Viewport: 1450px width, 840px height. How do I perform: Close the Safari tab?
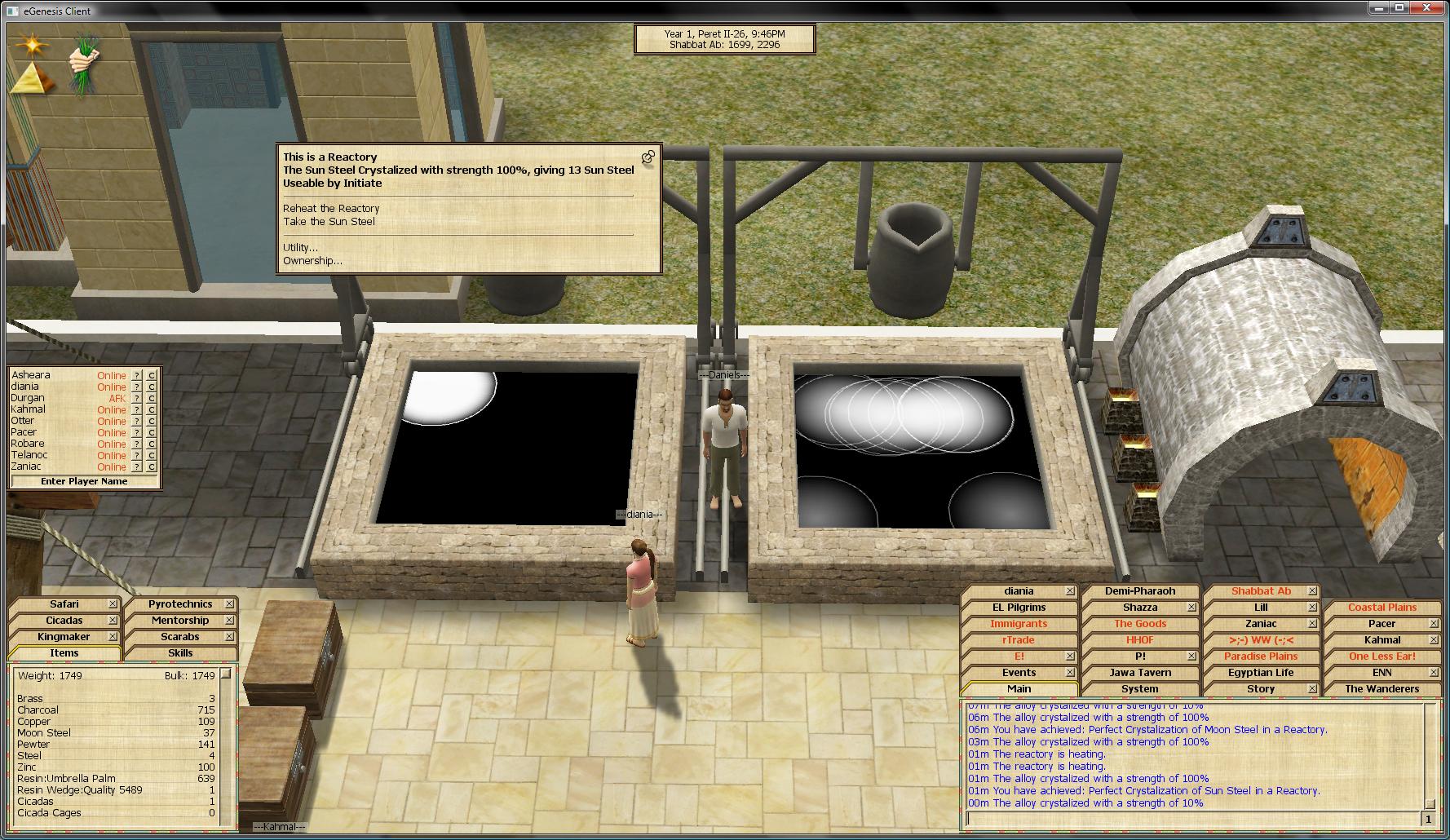point(113,604)
